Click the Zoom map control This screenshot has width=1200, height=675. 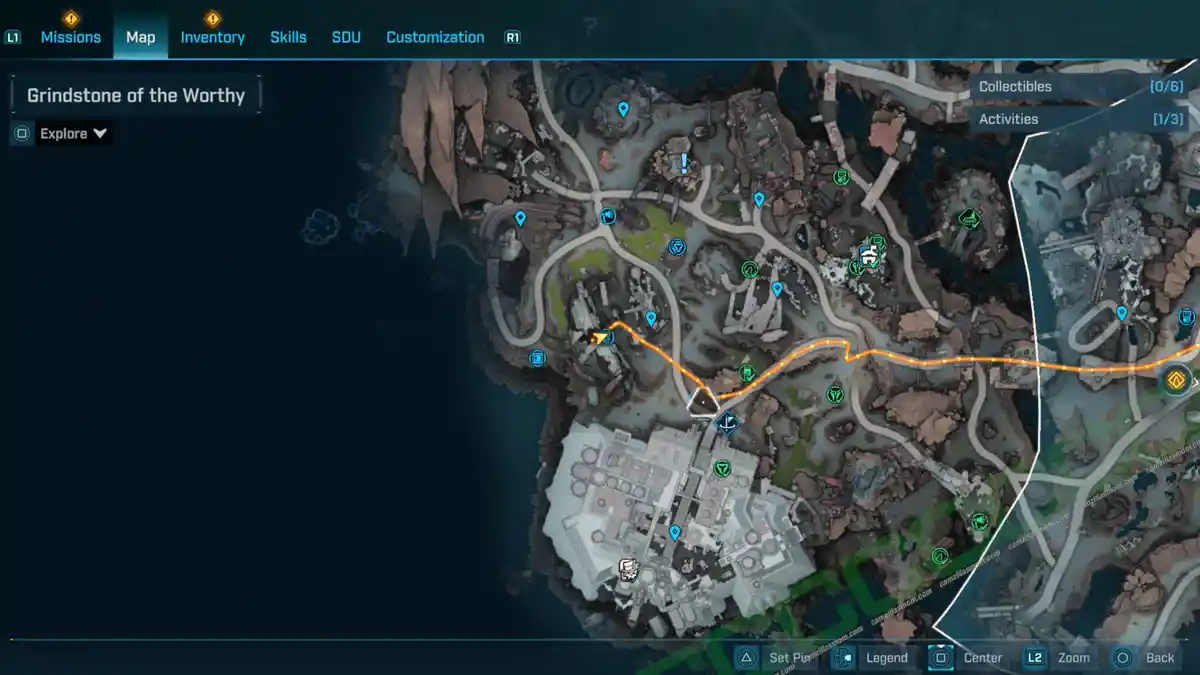tap(1060, 658)
